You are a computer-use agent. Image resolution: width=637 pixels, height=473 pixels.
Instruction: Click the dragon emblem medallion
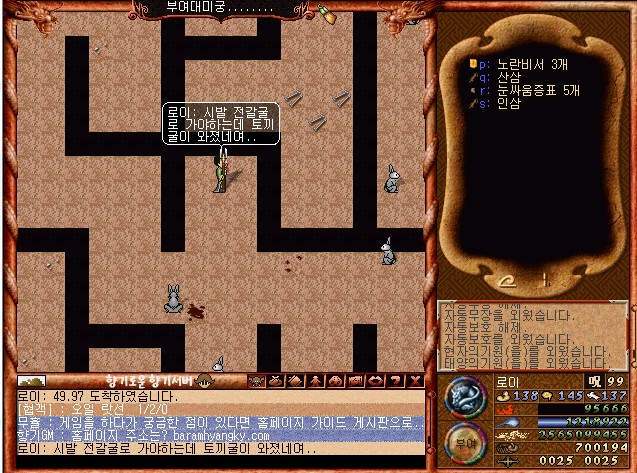[x=464, y=397]
